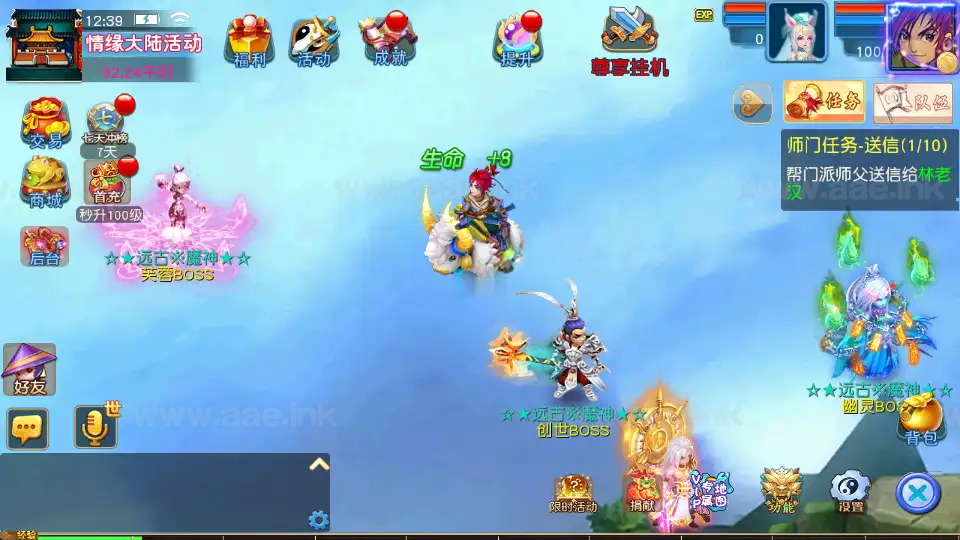The image size is (960, 540).
Task: Open the 提升 upgrade menu
Action: (x=517, y=41)
